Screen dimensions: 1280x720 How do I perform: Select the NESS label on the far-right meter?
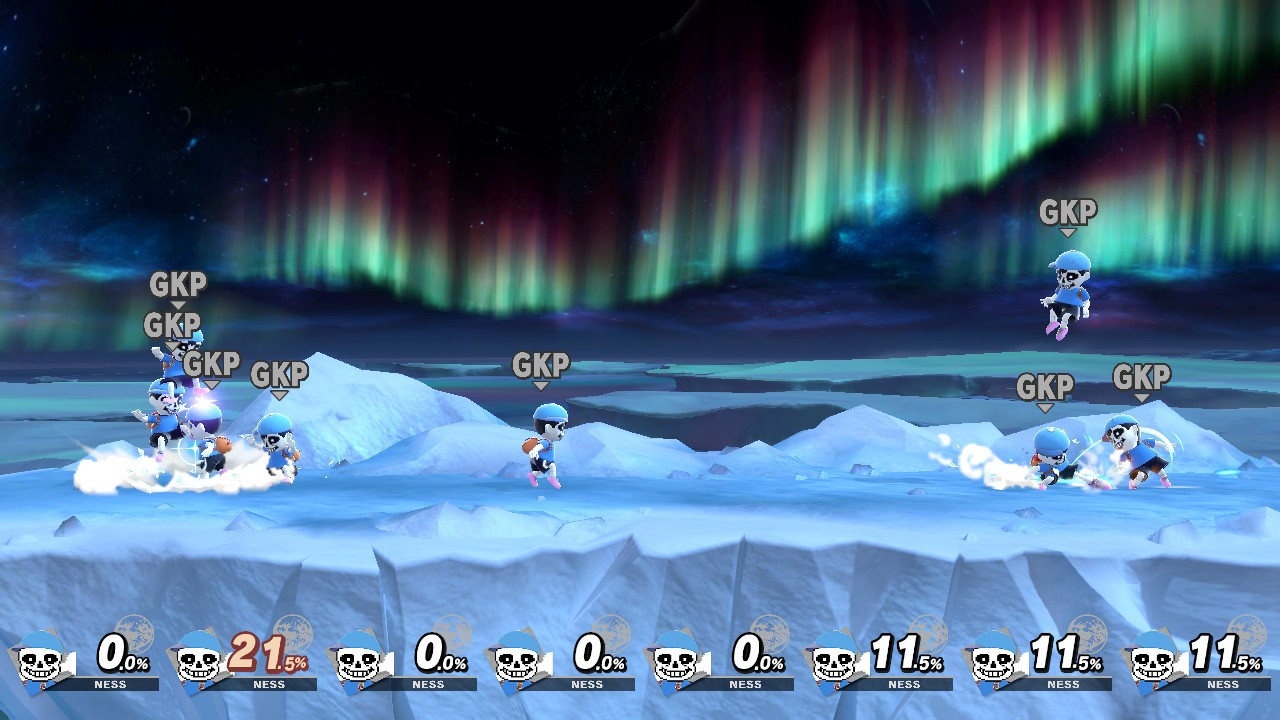point(1222,686)
